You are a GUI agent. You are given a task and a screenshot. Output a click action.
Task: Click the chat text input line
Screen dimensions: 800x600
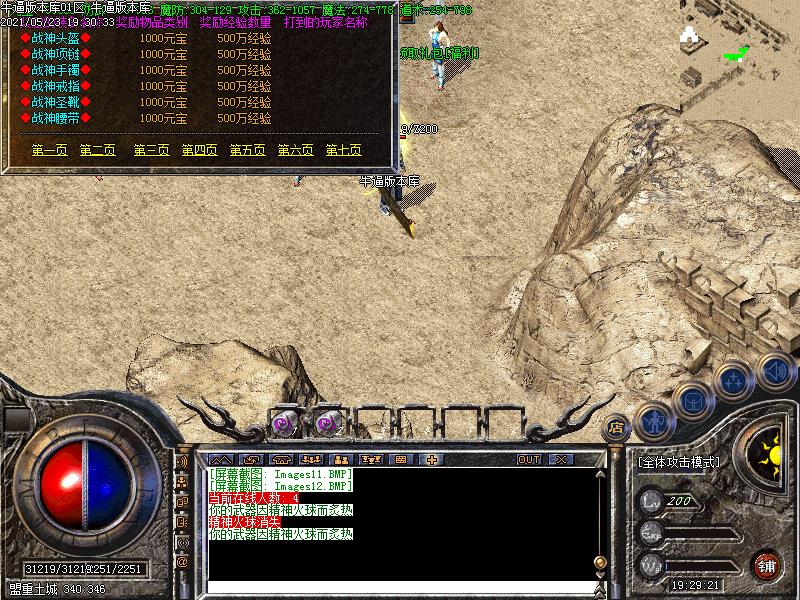click(x=400, y=583)
